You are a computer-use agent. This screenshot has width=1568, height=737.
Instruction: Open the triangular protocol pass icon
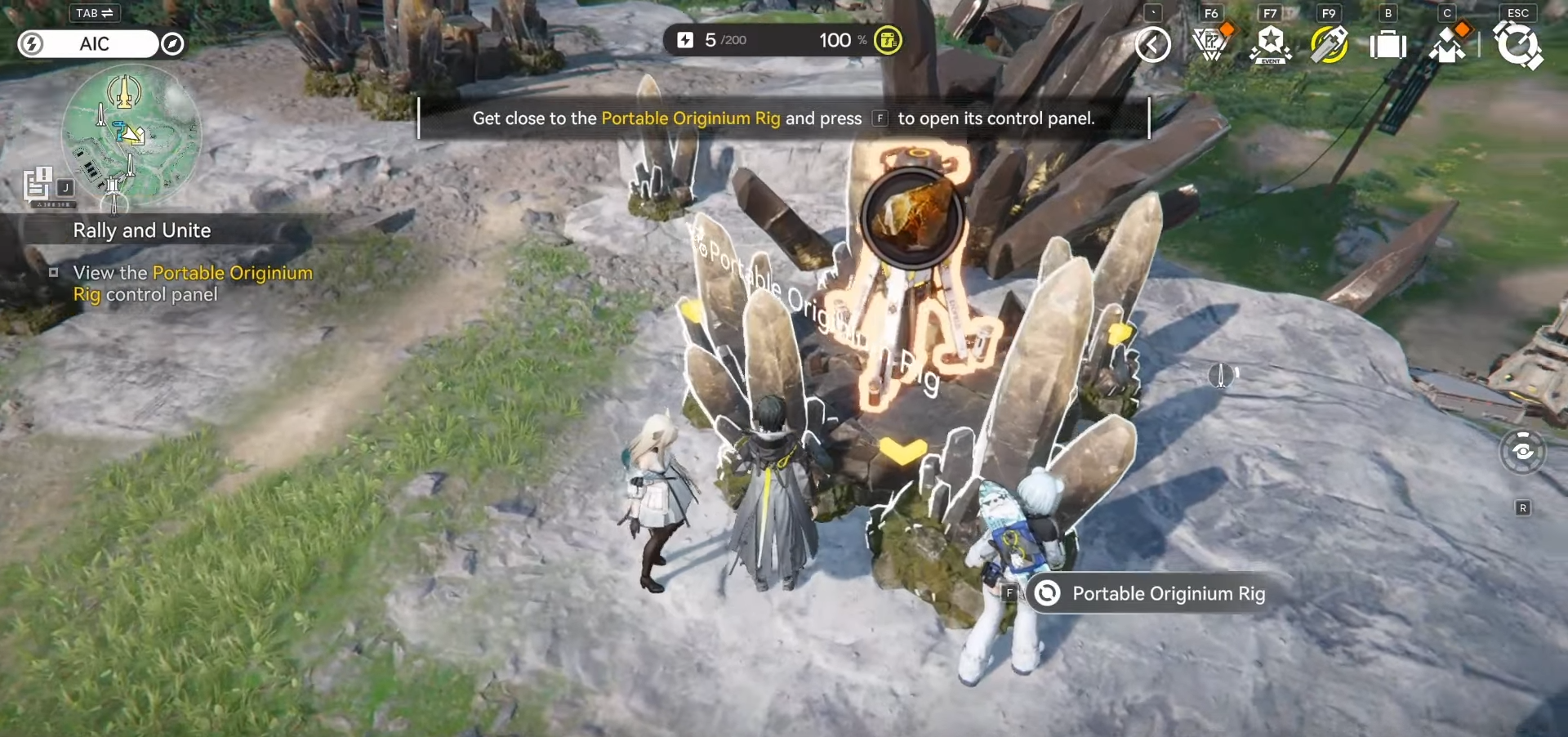click(x=1211, y=44)
